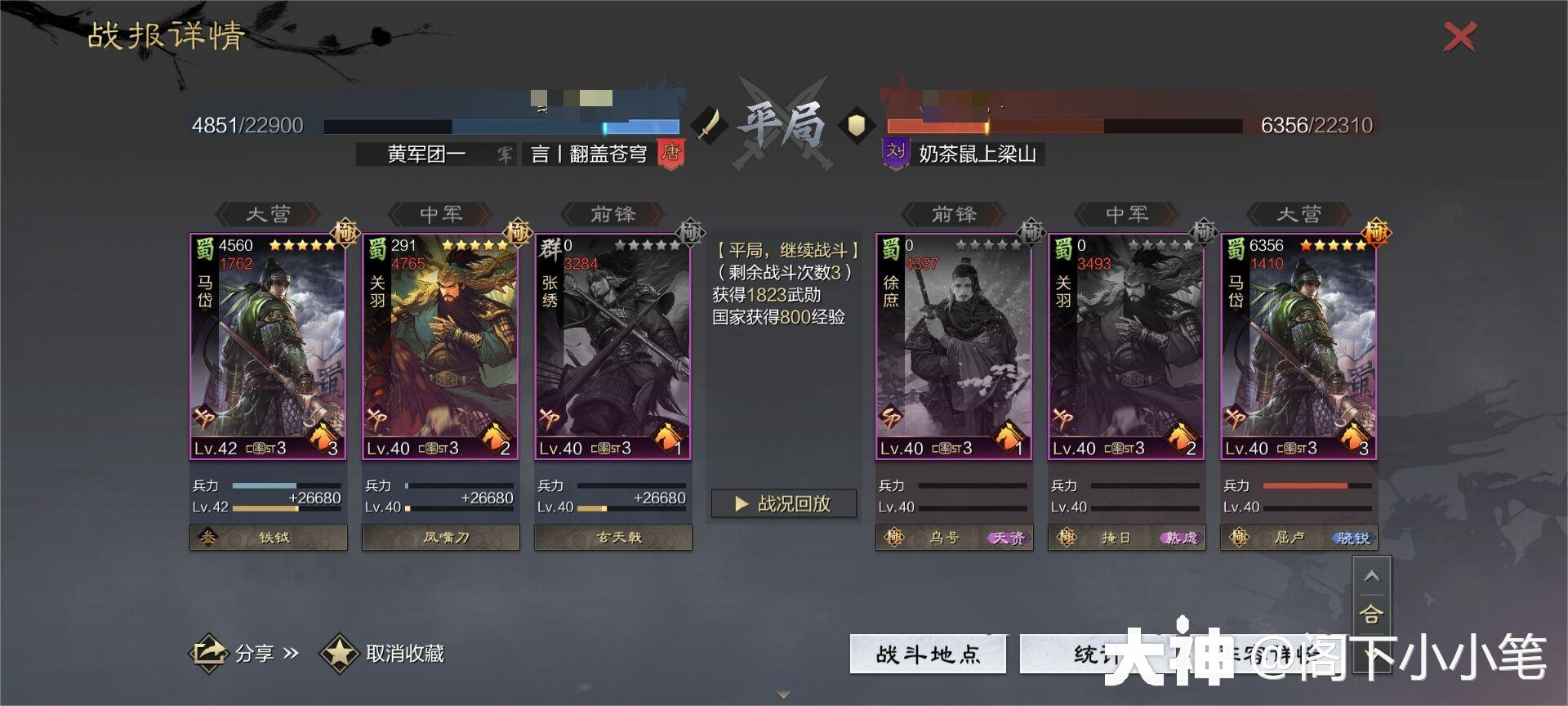The height and width of the screenshot is (706, 1568).
Task: Click the 极 badge above 马岱's card
Action: tap(345, 233)
